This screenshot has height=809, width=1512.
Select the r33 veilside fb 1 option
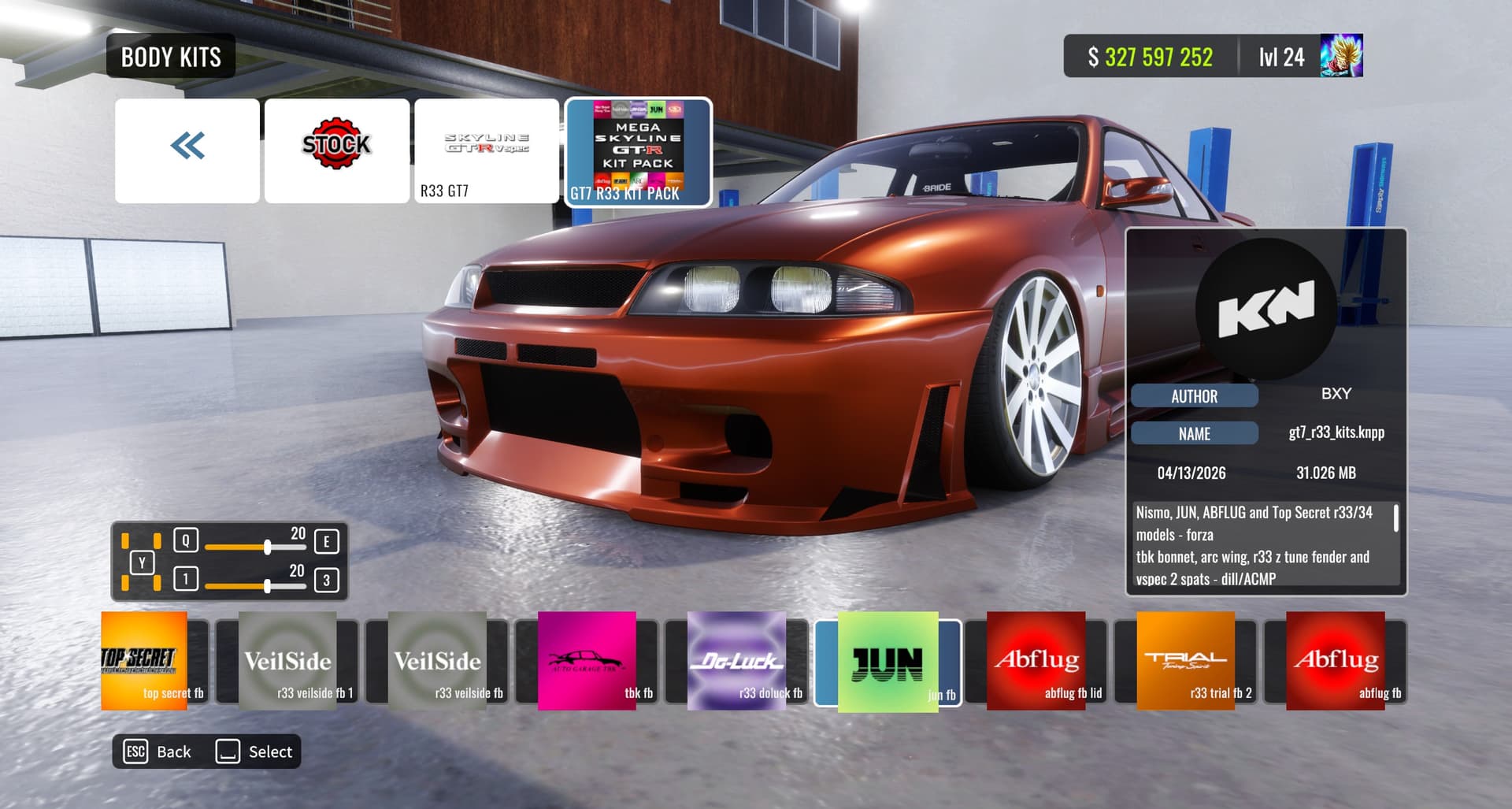point(288,662)
